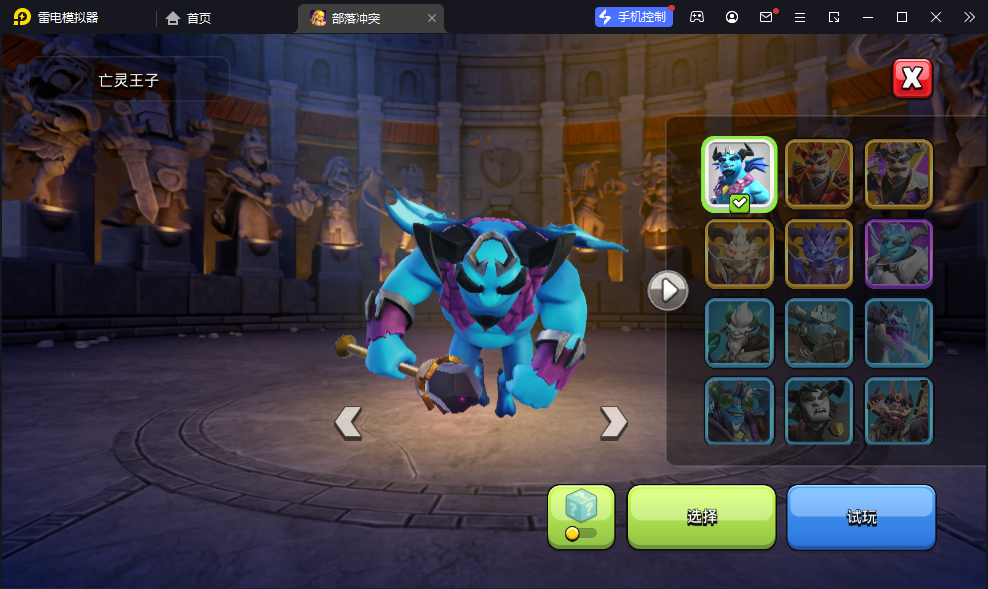Open the 手机控制 phone control panel
The image size is (988, 589).
pyautogui.click(x=633, y=17)
